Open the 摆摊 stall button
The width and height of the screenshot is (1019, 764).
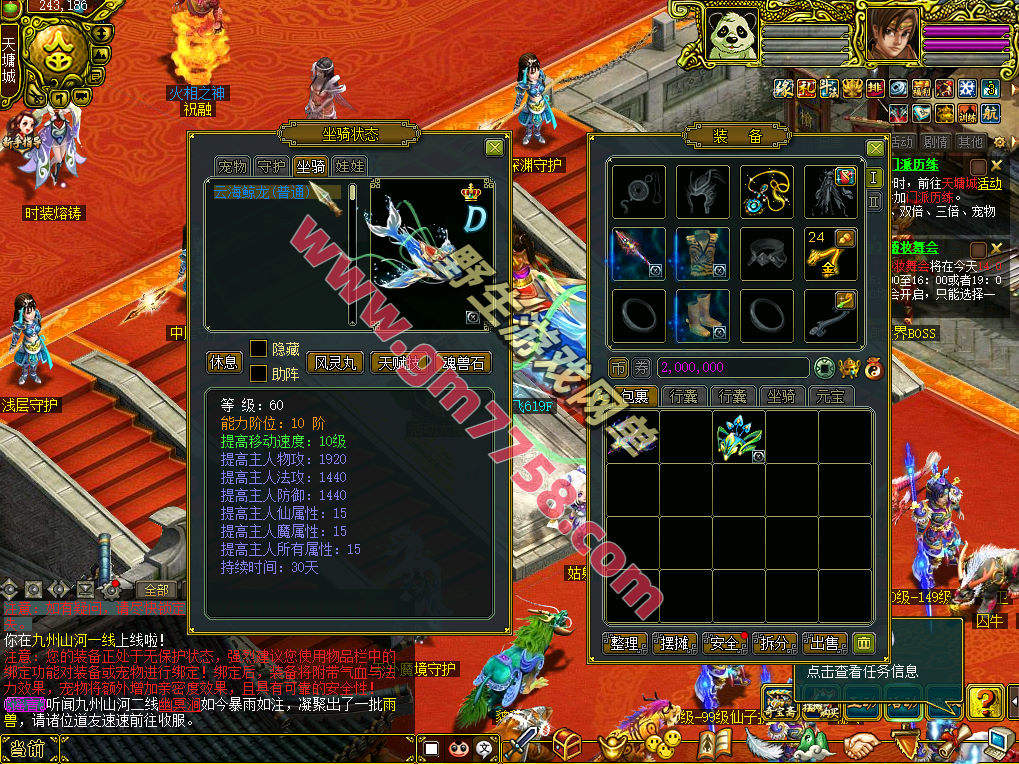tap(674, 643)
